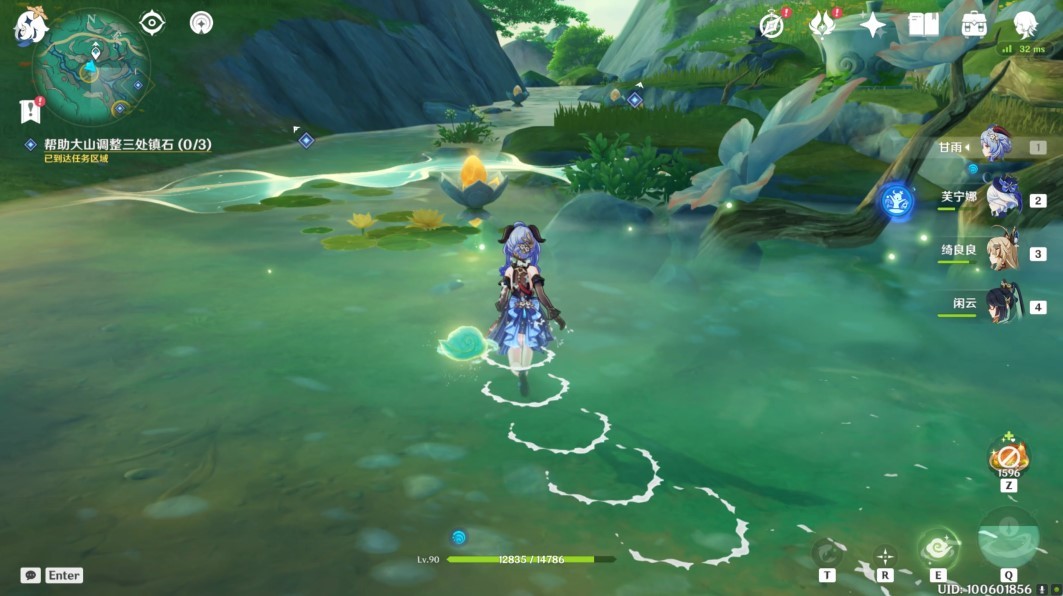Open the circular minimap
1063x596 pixels.
click(x=91, y=68)
